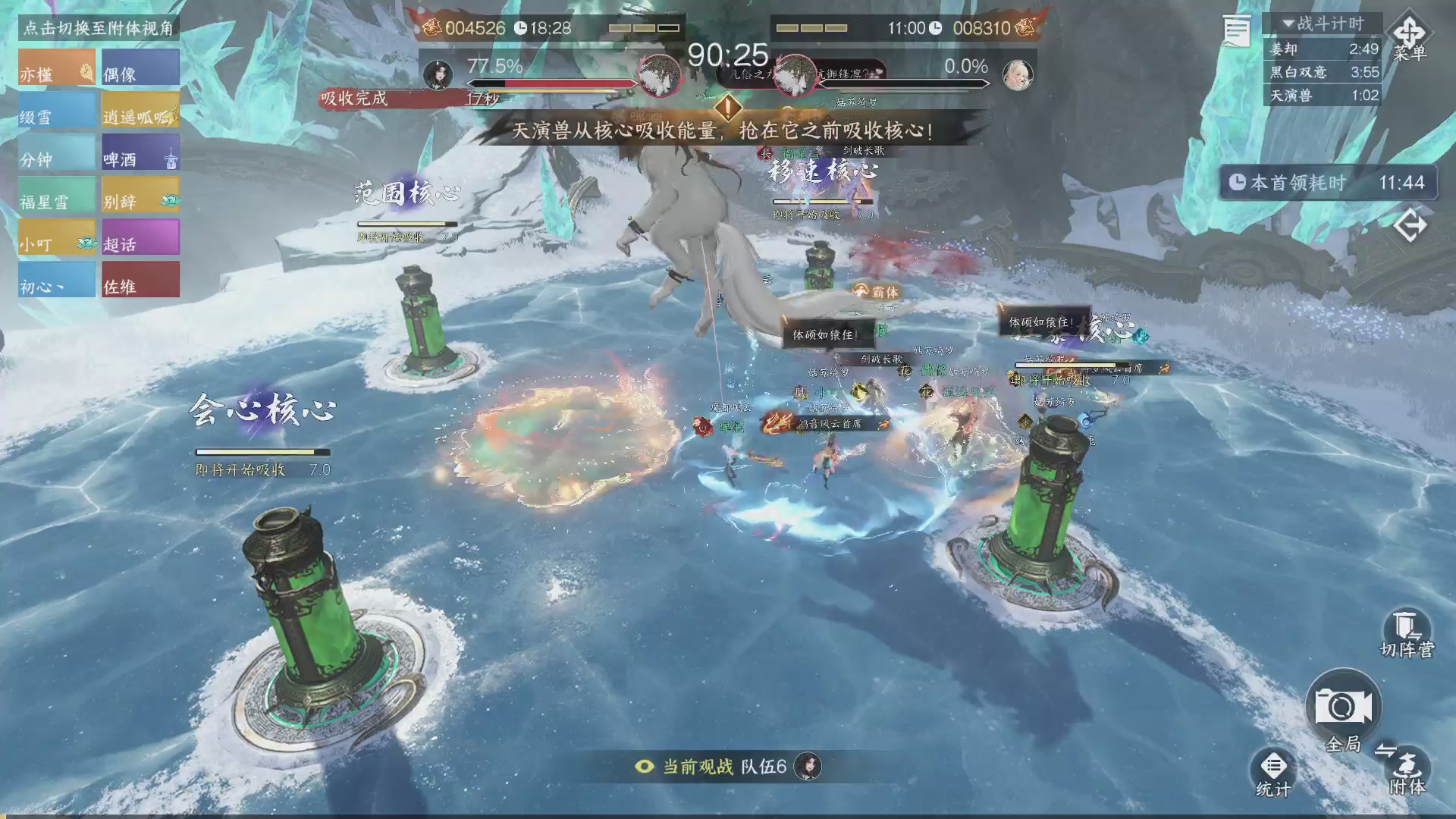
Task: Switch view to player 超话
Action: tap(140, 237)
